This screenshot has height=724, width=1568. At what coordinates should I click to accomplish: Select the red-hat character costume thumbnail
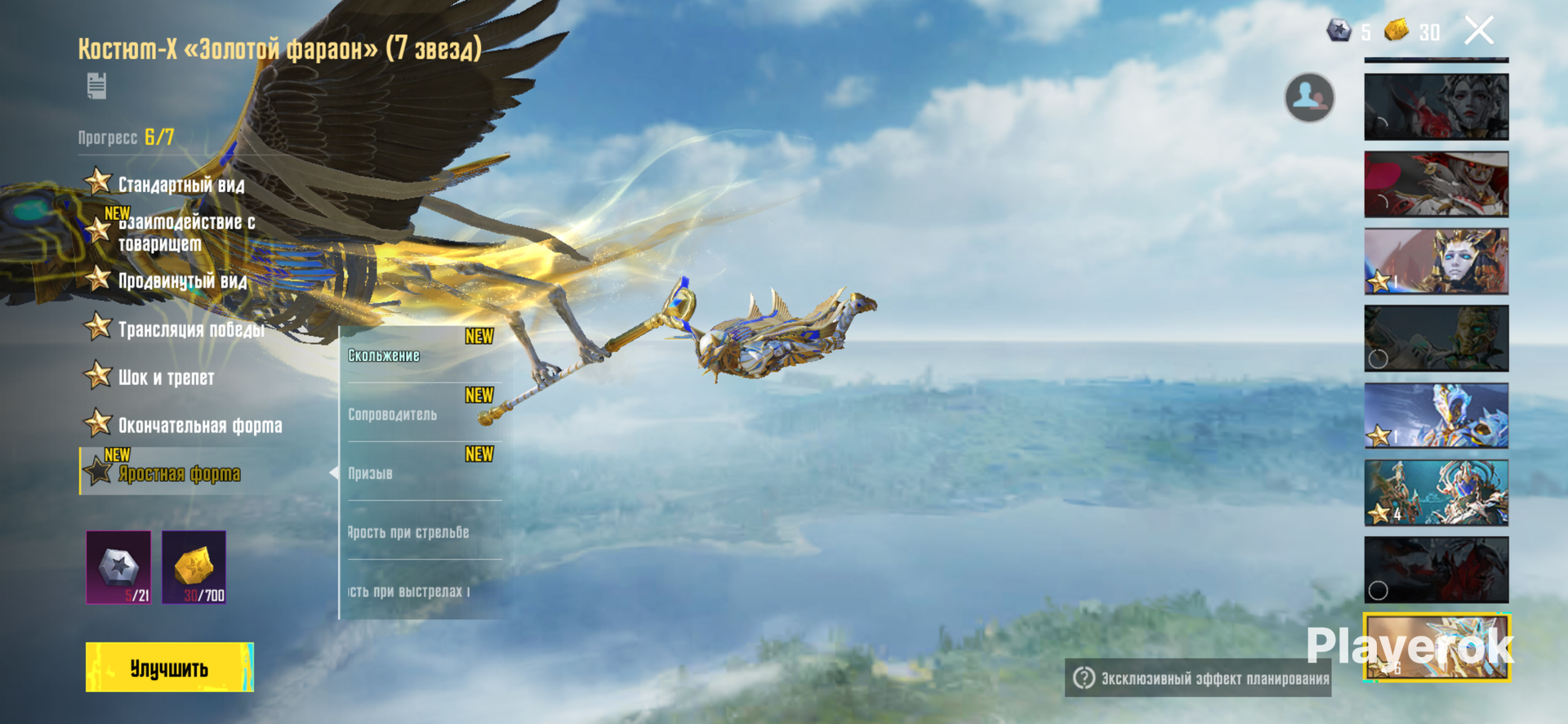point(1436,184)
